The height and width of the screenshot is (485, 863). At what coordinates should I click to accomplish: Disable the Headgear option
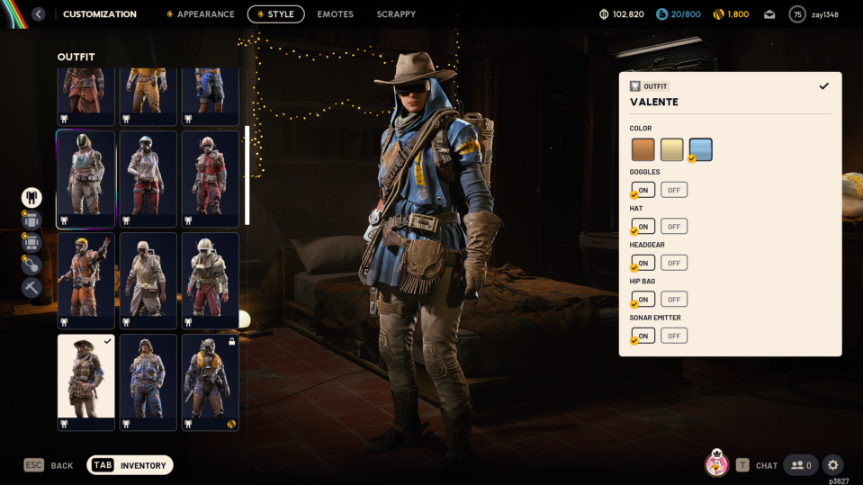pos(674,263)
